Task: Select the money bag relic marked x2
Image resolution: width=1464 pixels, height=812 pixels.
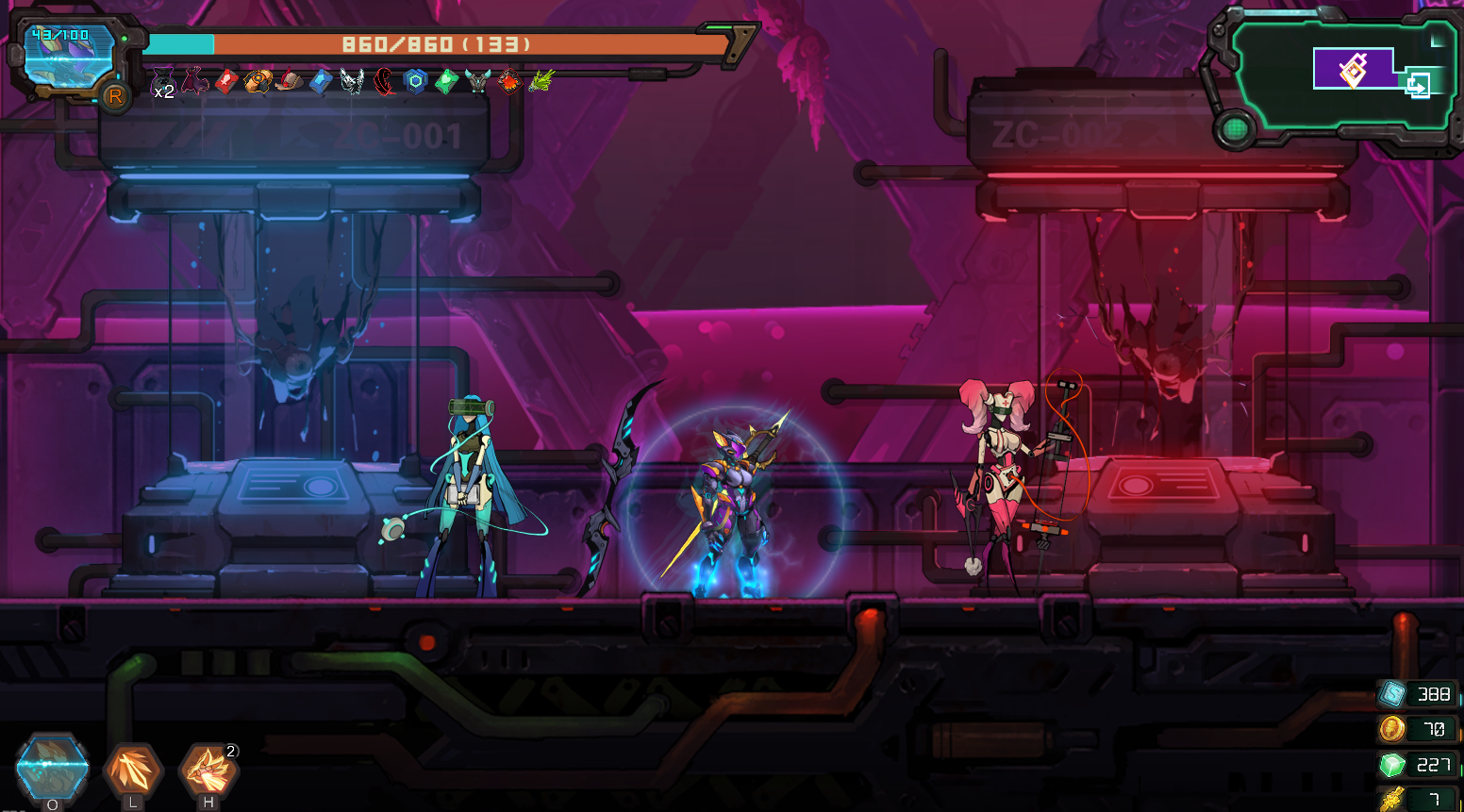Action: (162, 82)
